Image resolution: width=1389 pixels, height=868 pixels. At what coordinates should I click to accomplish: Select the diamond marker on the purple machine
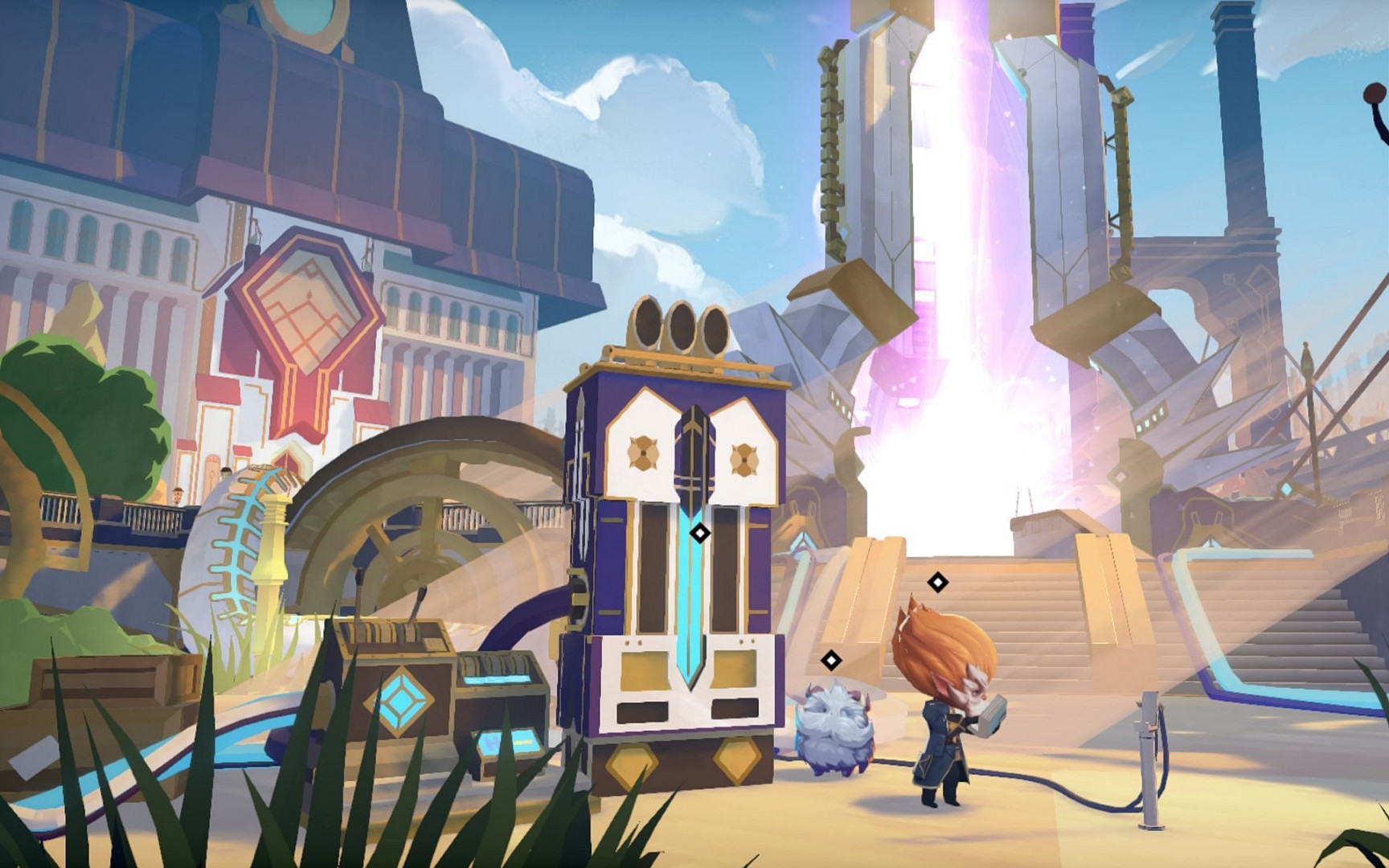point(700,533)
